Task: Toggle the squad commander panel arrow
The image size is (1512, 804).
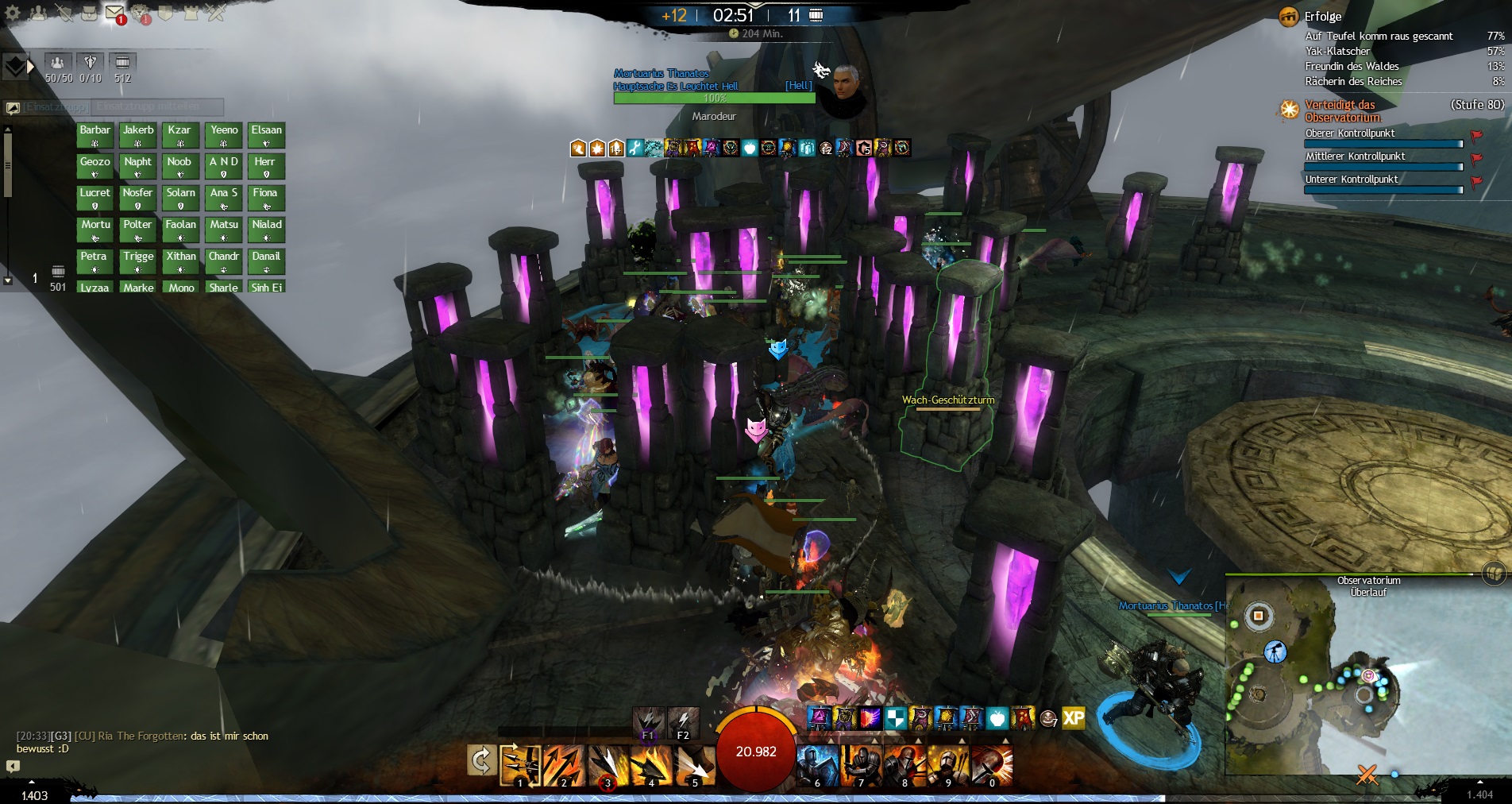Action: click(x=31, y=67)
